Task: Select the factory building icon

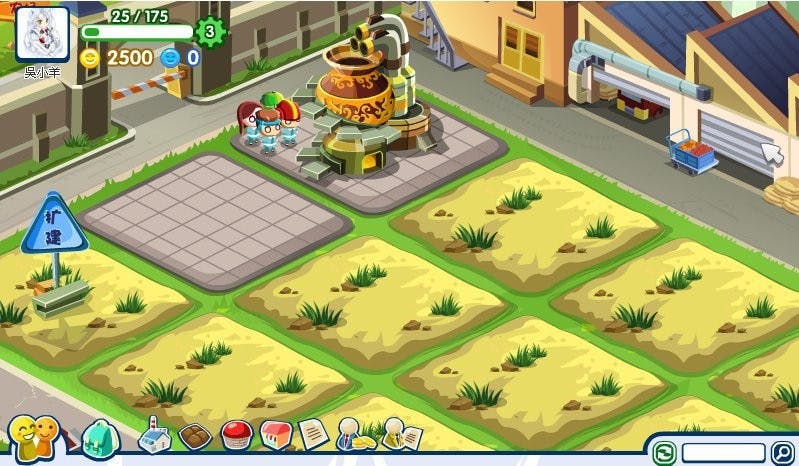Action: tap(154, 434)
